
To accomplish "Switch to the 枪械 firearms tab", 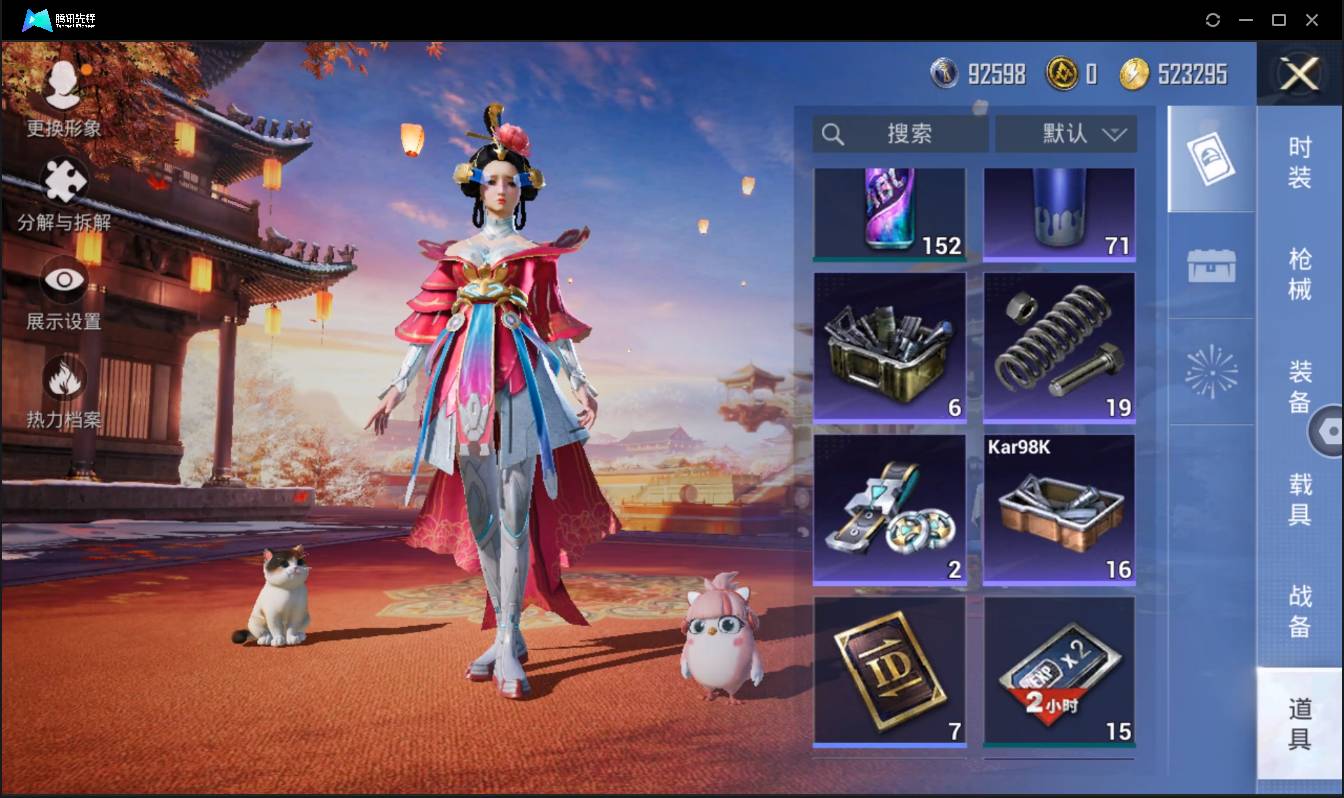I will click(x=1299, y=275).
